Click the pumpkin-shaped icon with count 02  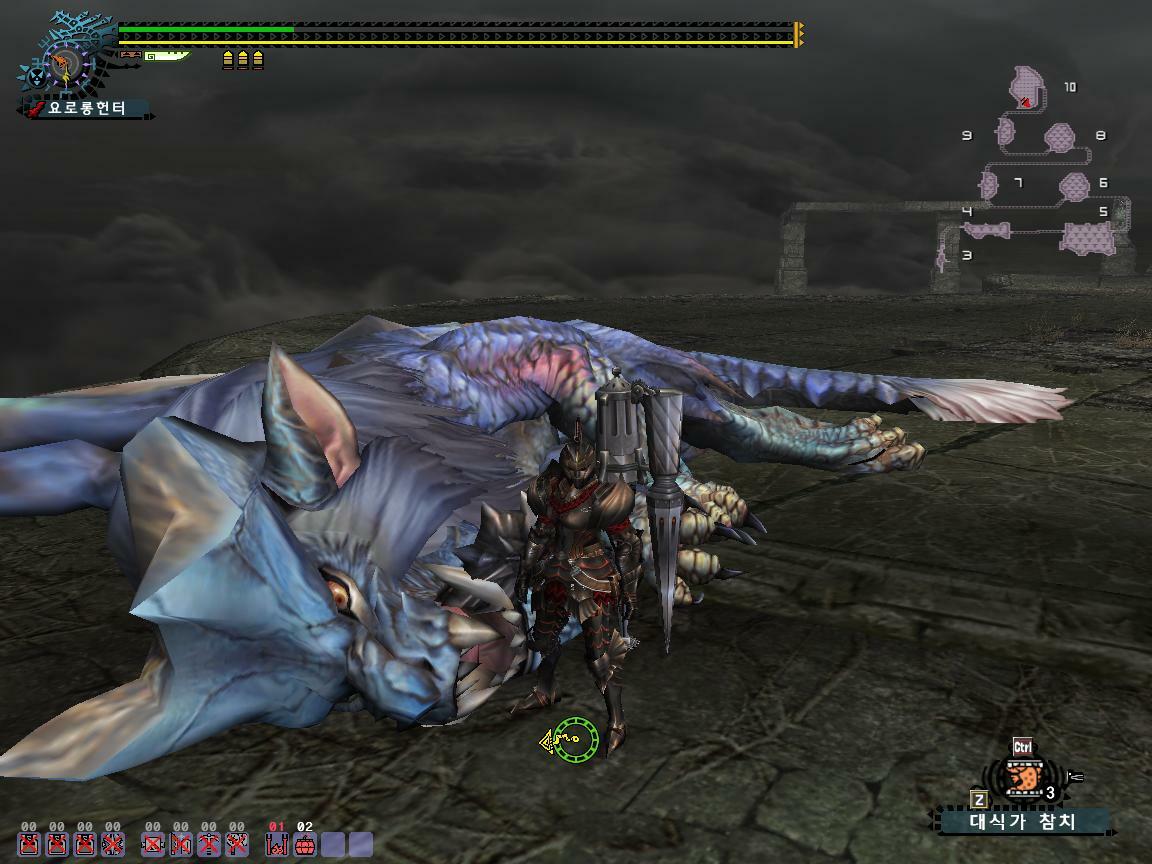pyautogui.click(x=305, y=845)
